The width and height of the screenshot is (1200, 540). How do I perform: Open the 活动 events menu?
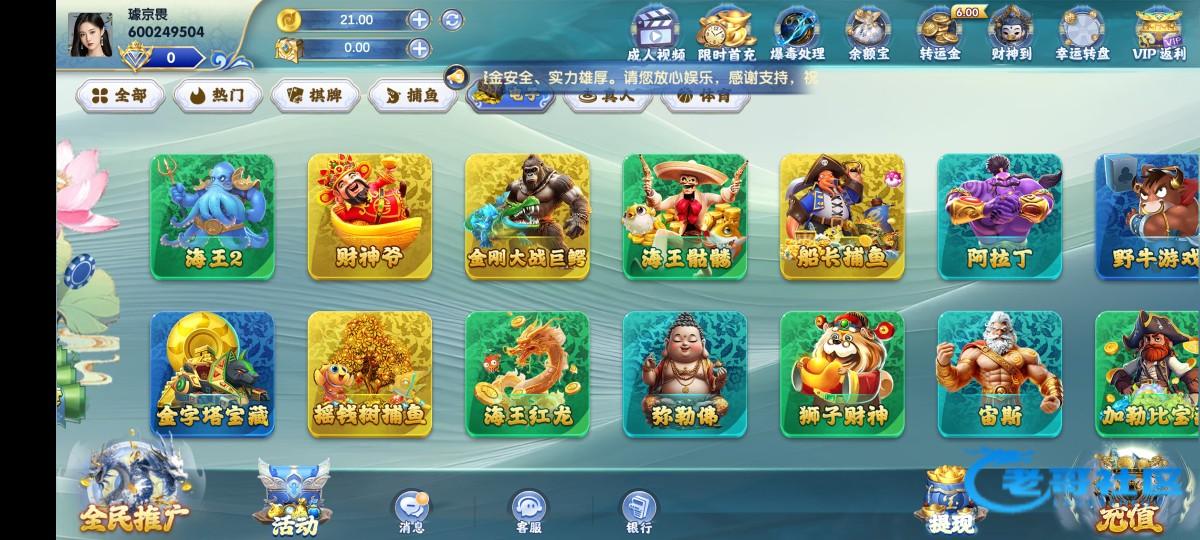coord(294,500)
